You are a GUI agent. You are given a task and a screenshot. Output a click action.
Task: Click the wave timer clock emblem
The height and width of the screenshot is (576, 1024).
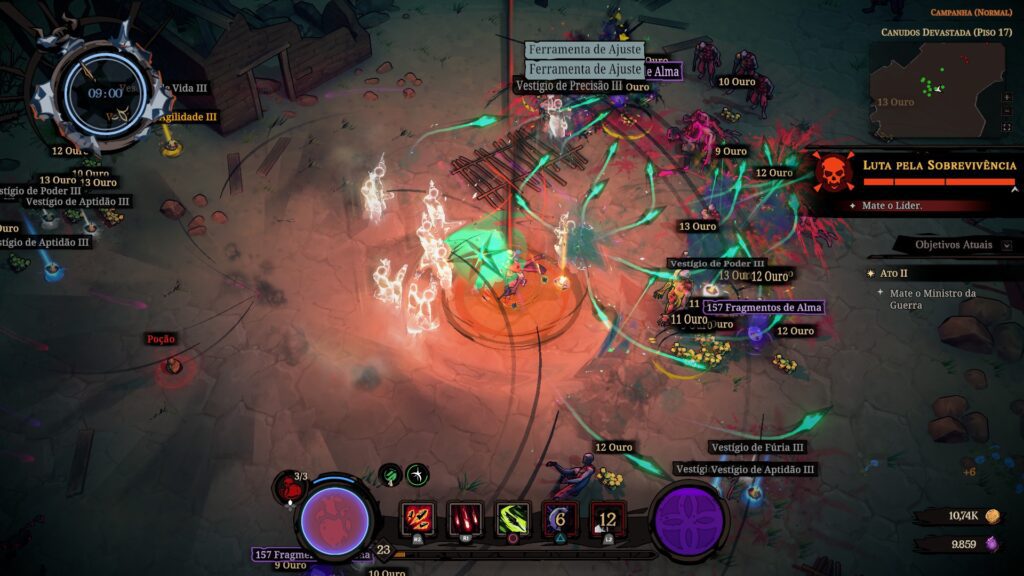[103, 92]
